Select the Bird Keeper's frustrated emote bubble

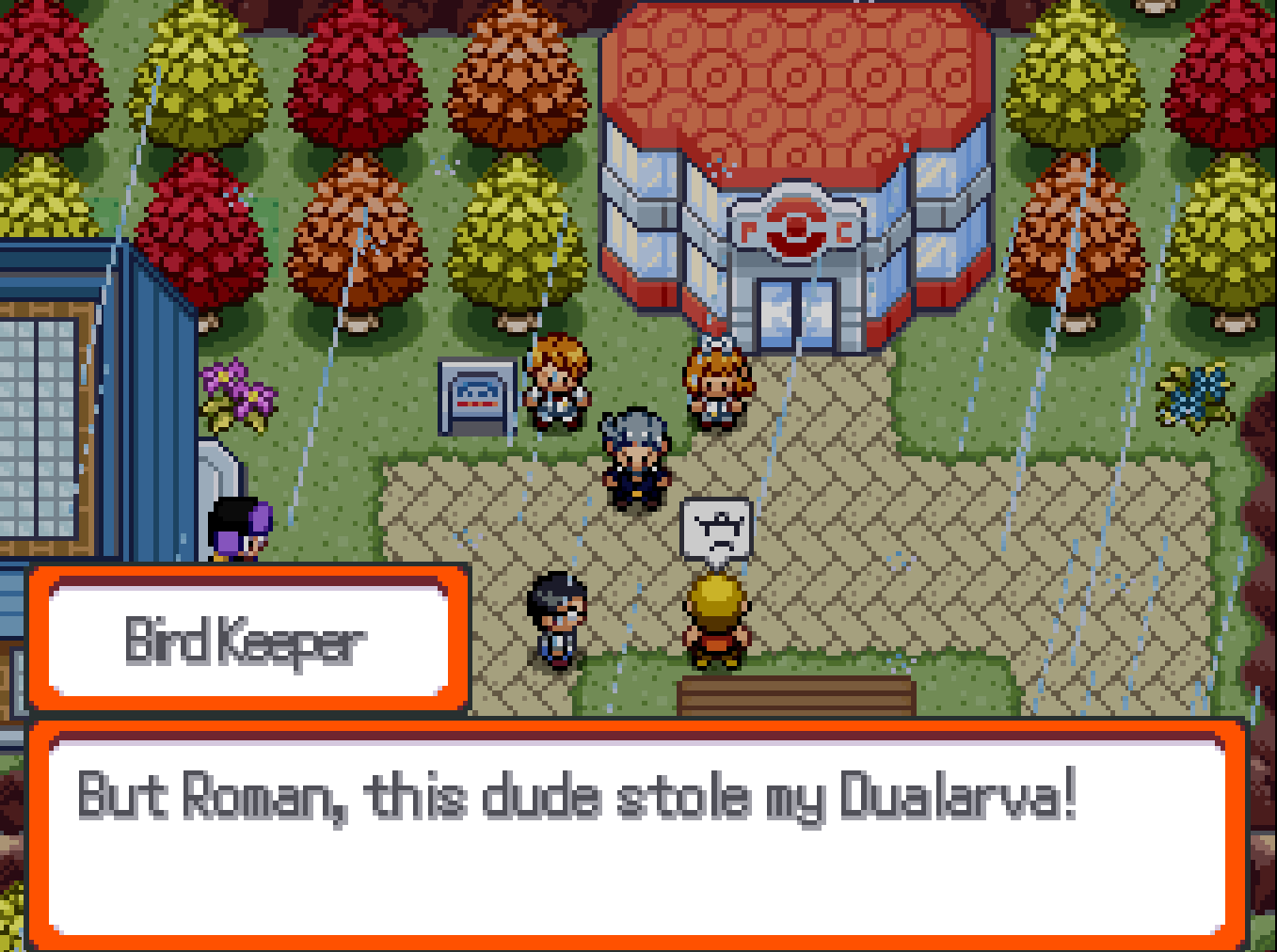tap(715, 528)
